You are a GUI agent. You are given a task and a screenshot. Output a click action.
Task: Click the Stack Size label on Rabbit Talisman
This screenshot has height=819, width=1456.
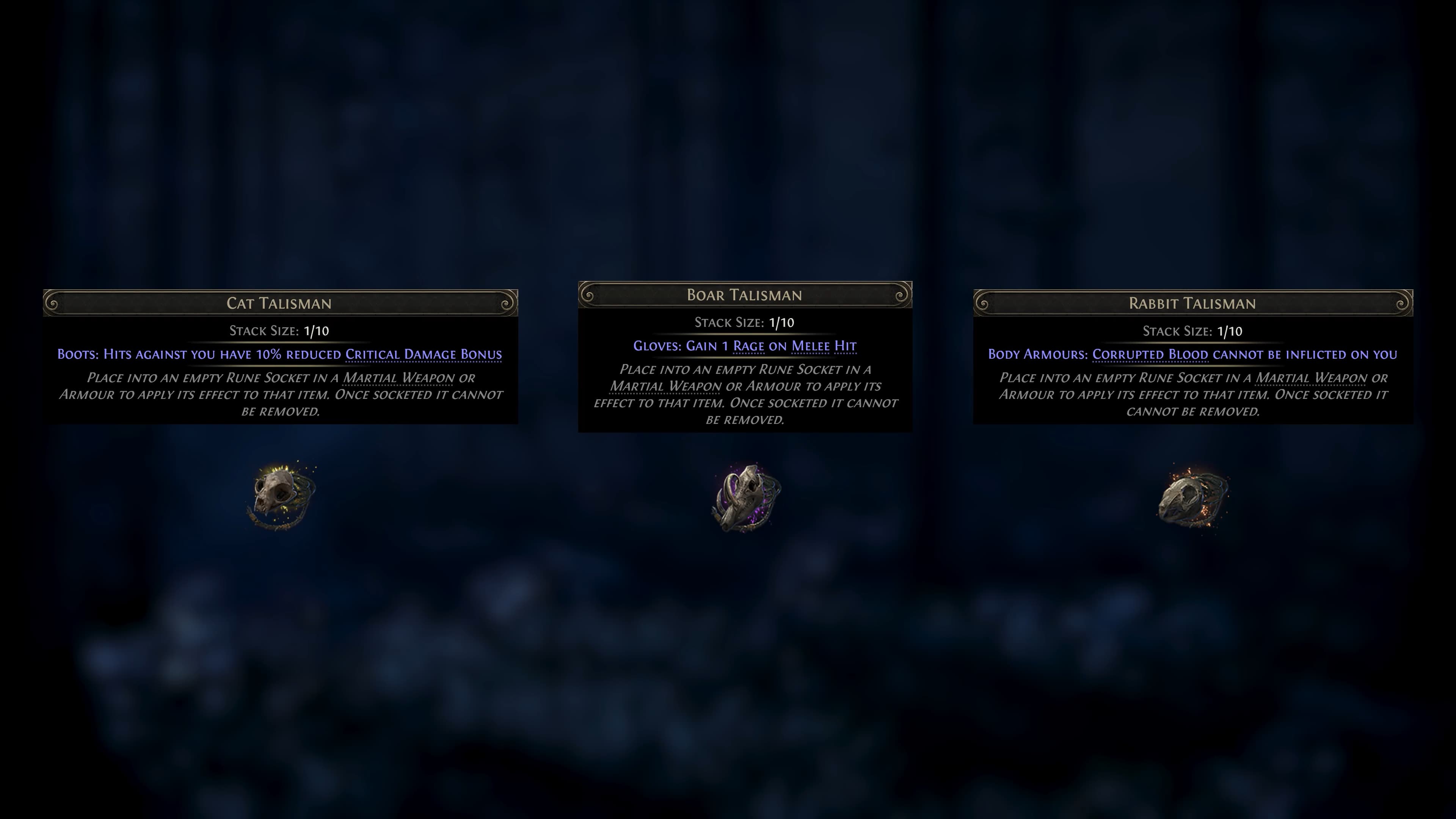click(1178, 331)
